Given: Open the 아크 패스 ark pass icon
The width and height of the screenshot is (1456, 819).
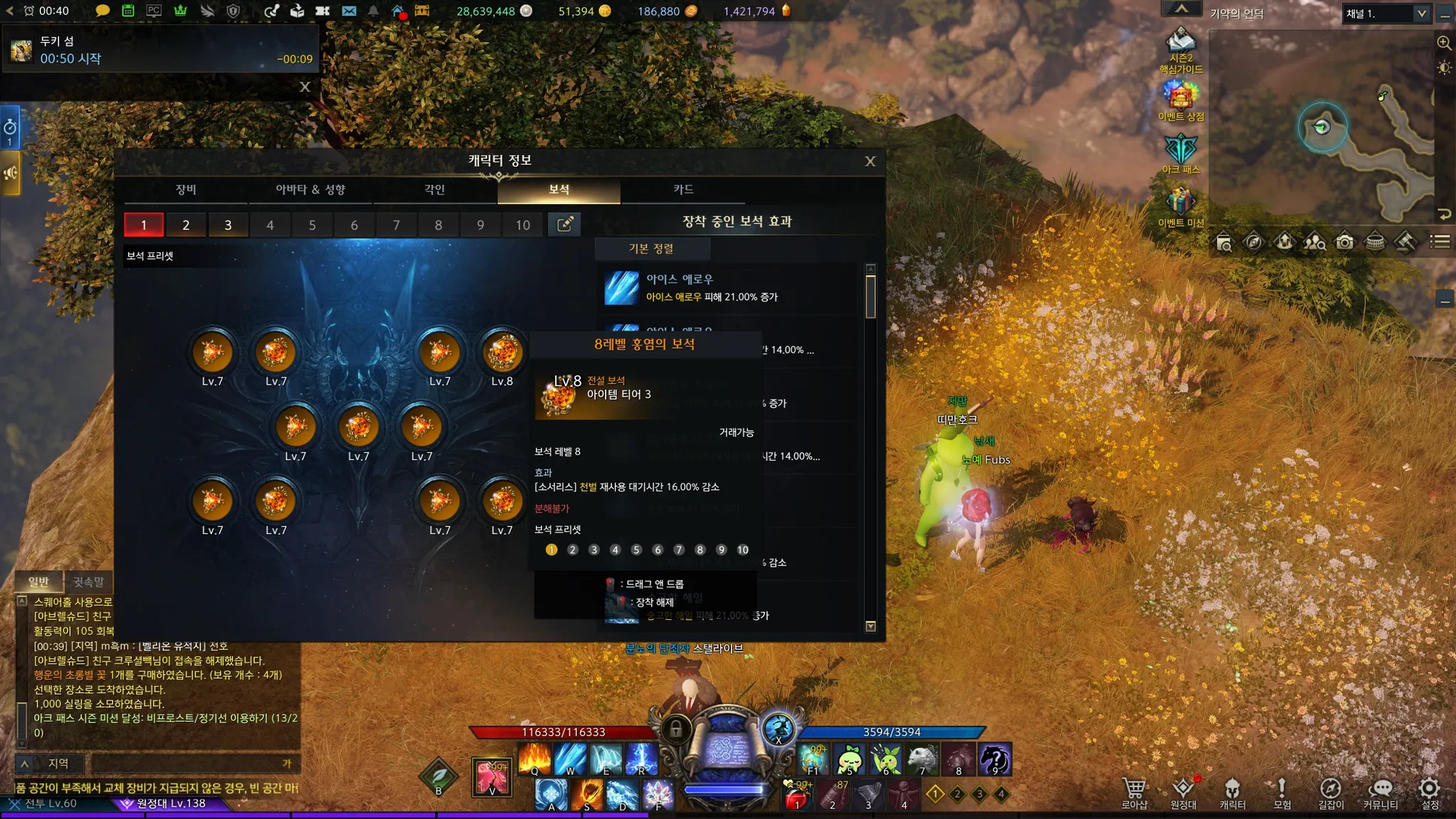Looking at the screenshot, I should click(1181, 153).
